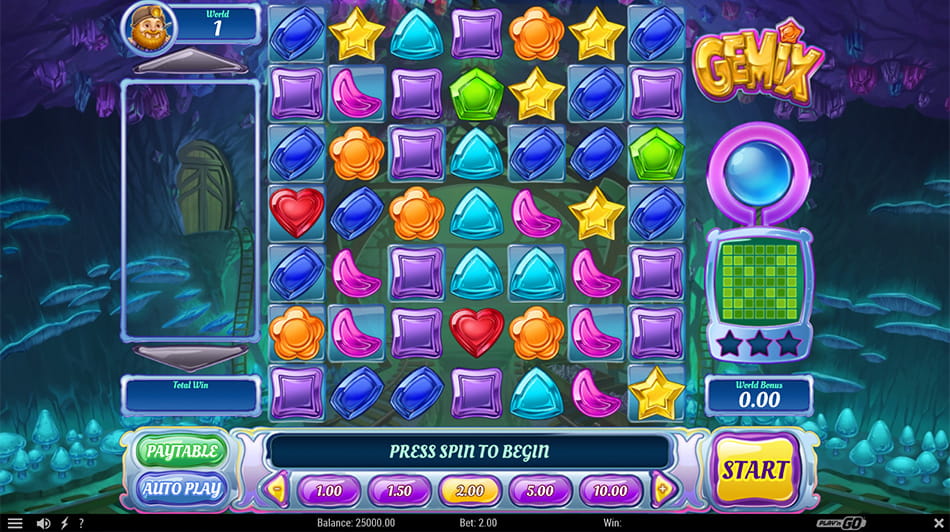Click the up arrow above the world panel

[x=189, y=66]
